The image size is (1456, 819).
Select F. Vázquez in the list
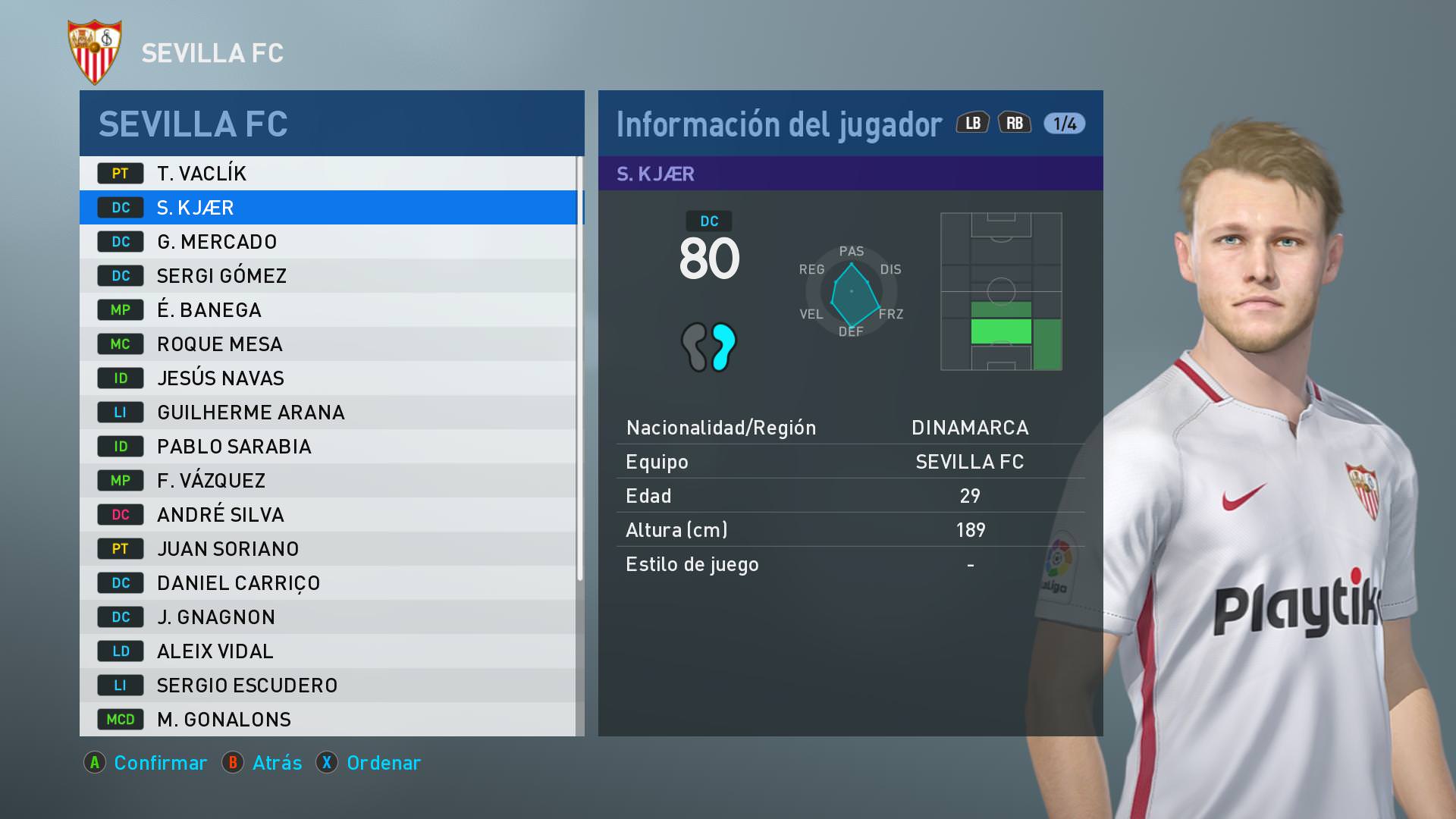click(328, 481)
